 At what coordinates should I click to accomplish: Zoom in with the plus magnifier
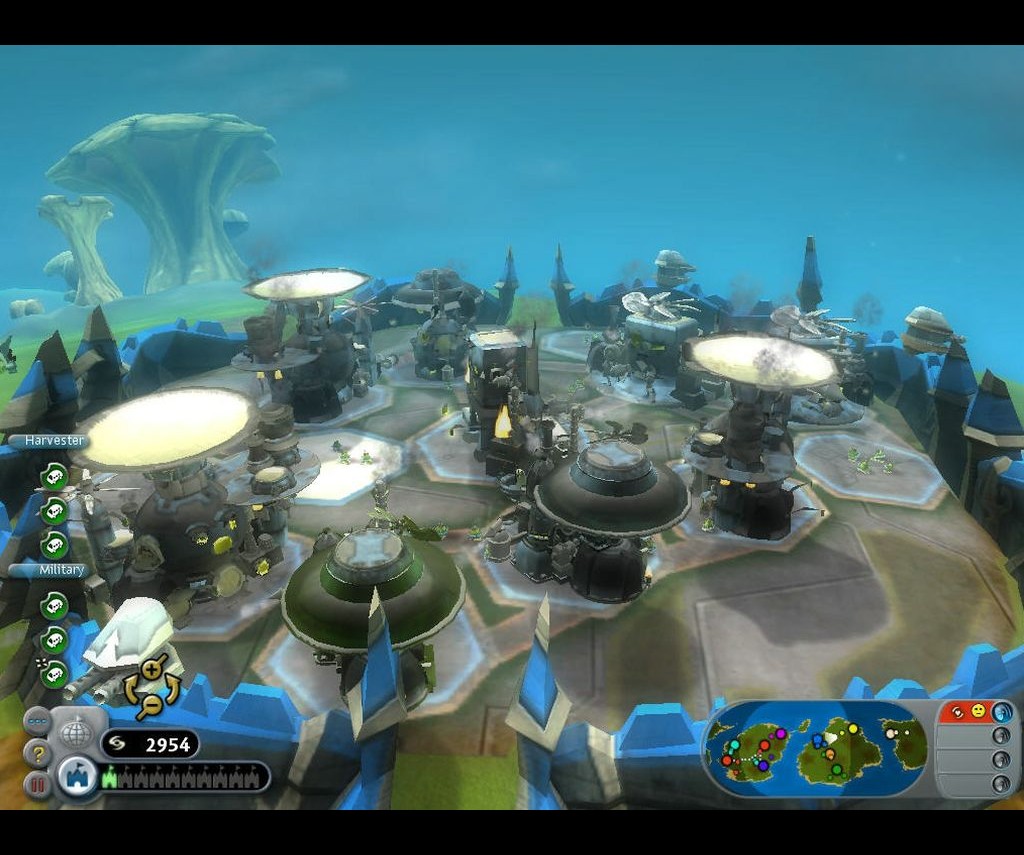coord(152,669)
